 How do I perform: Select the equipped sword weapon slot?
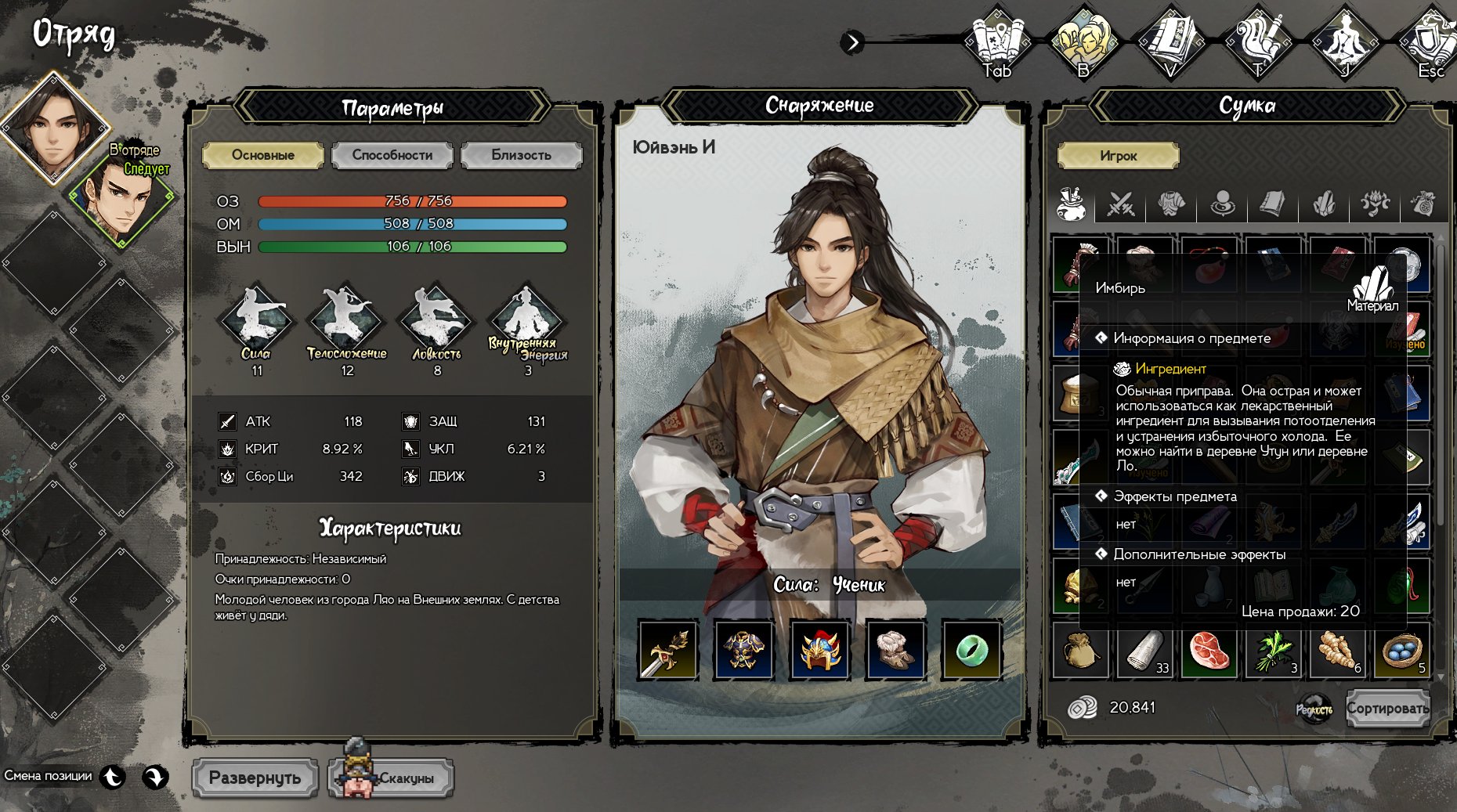(667, 650)
